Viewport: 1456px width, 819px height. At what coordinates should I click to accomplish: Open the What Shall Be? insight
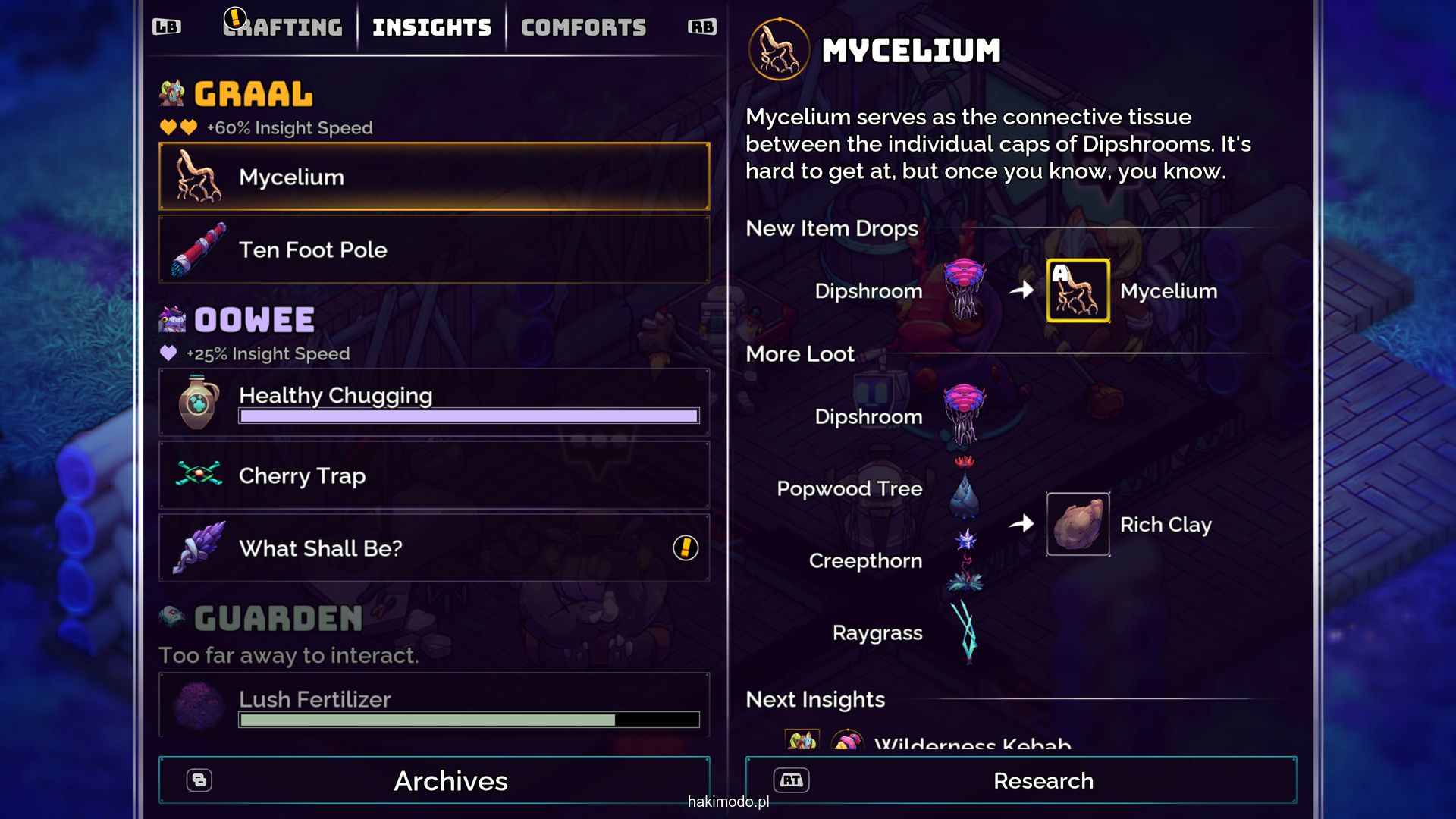coord(434,548)
